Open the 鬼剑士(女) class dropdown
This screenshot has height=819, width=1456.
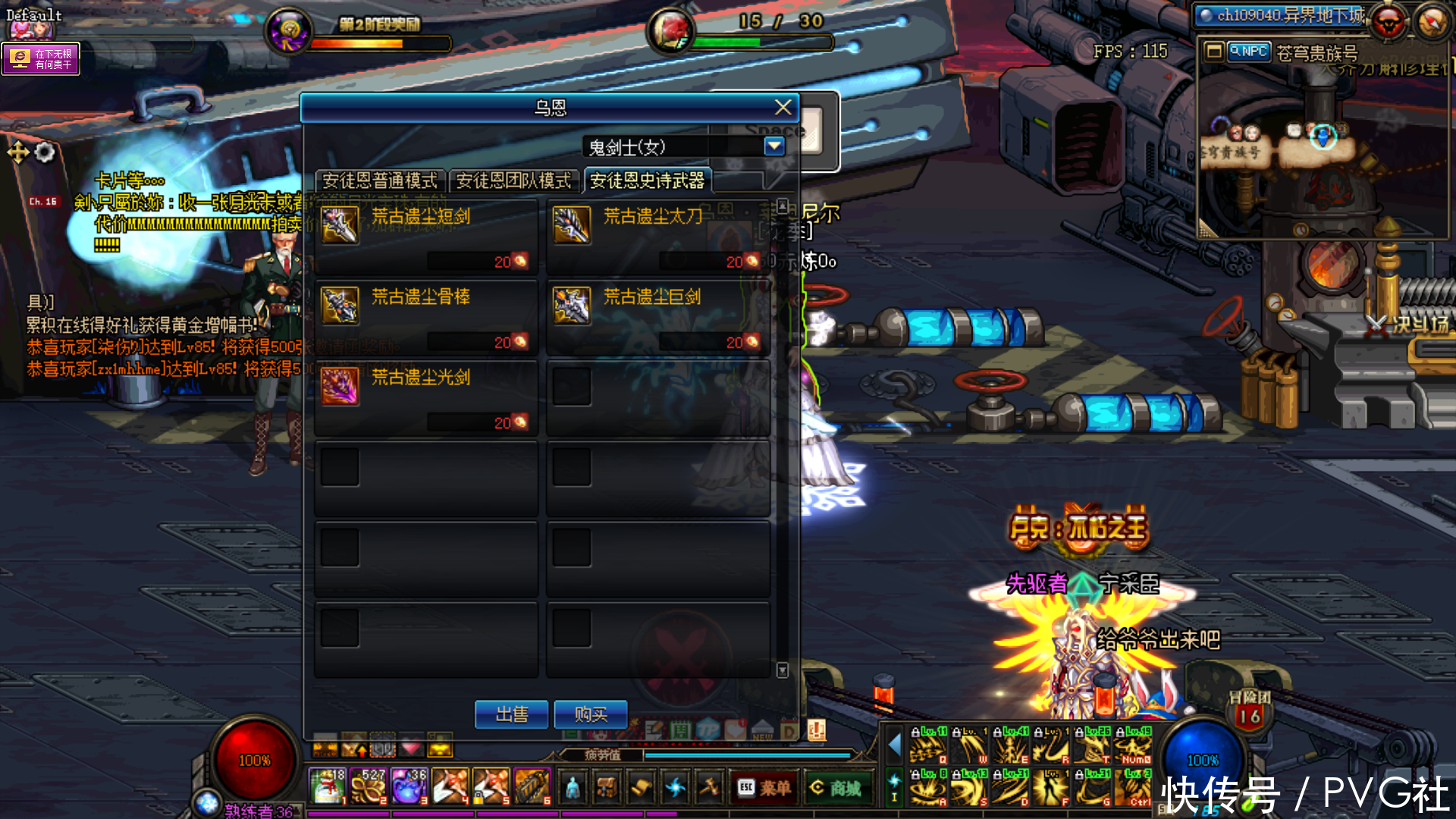click(773, 146)
